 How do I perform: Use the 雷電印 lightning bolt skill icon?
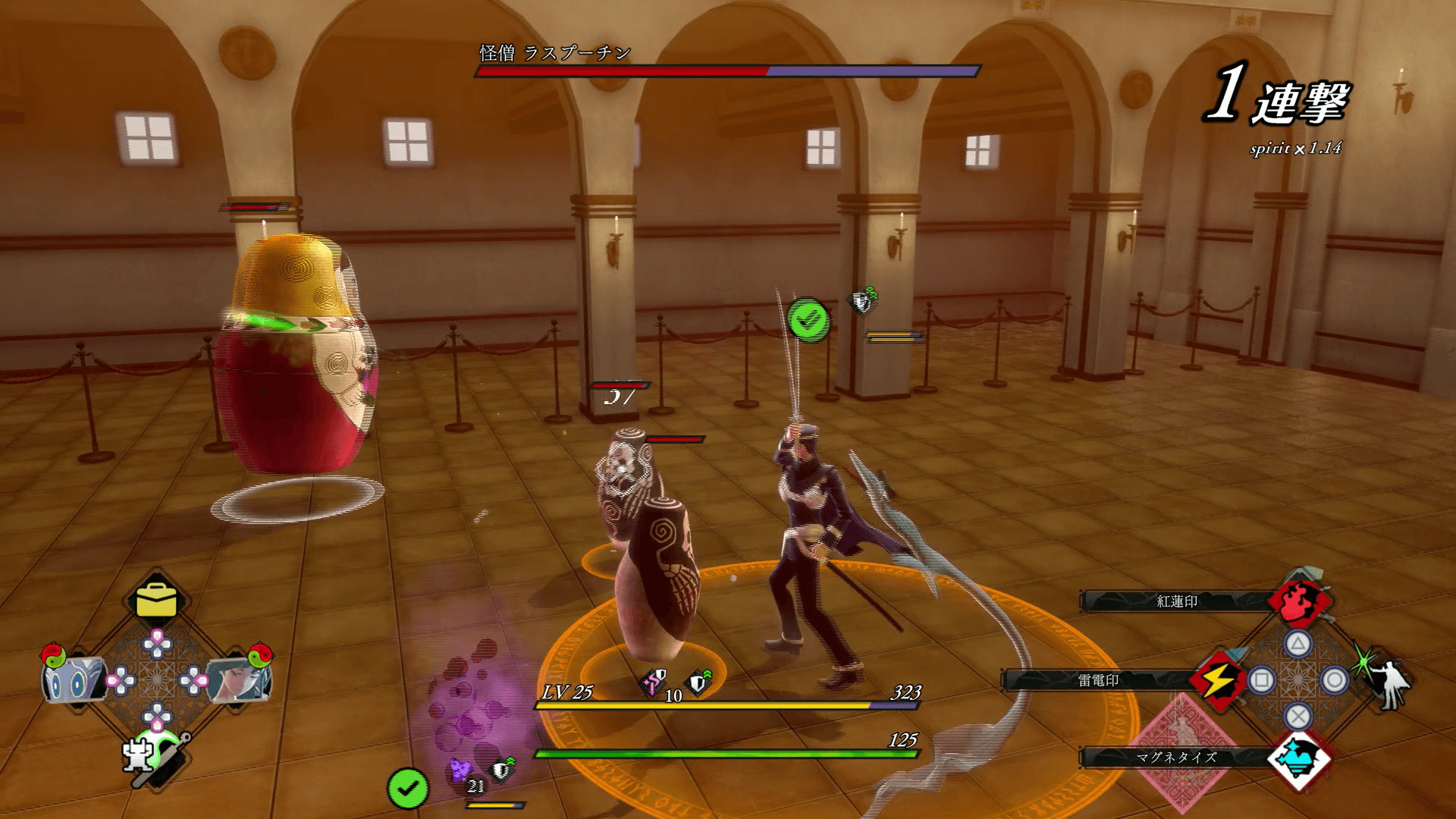click(x=1217, y=679)
